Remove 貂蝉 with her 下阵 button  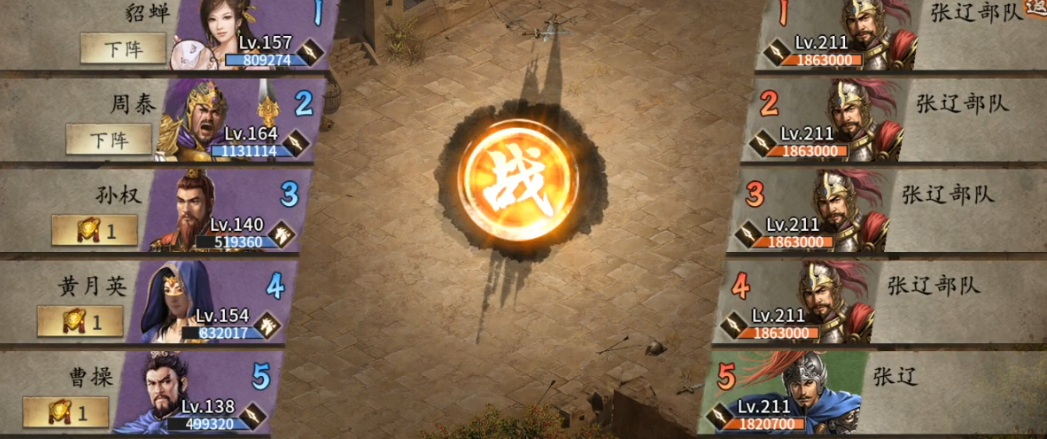(123, 48)
